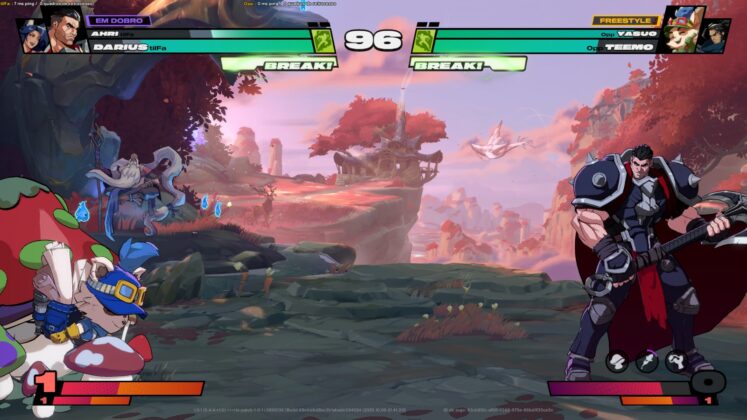Select the Yasuo portrait
The width and height of the screenshot is (747, 420).
coord(715,36)
